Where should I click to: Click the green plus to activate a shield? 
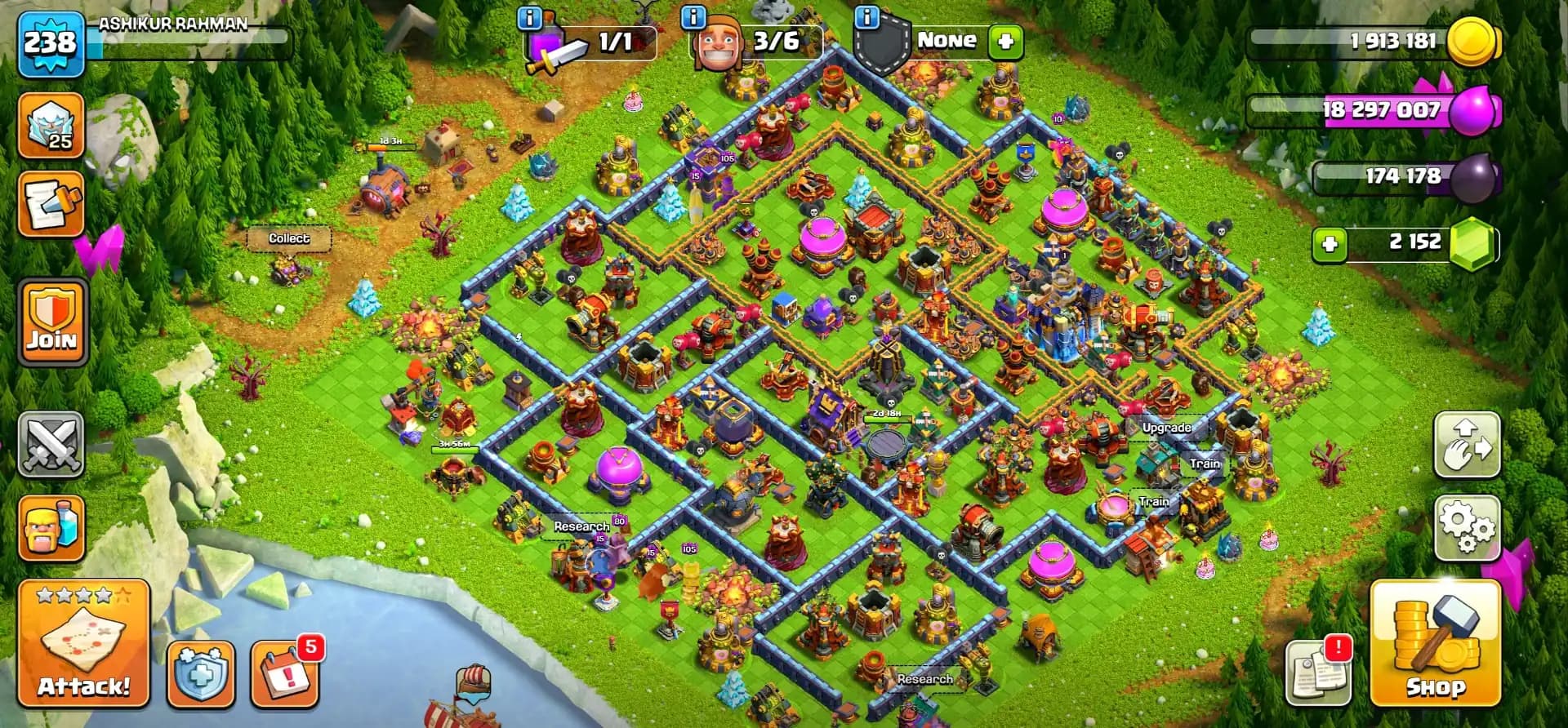point(1006,40)
